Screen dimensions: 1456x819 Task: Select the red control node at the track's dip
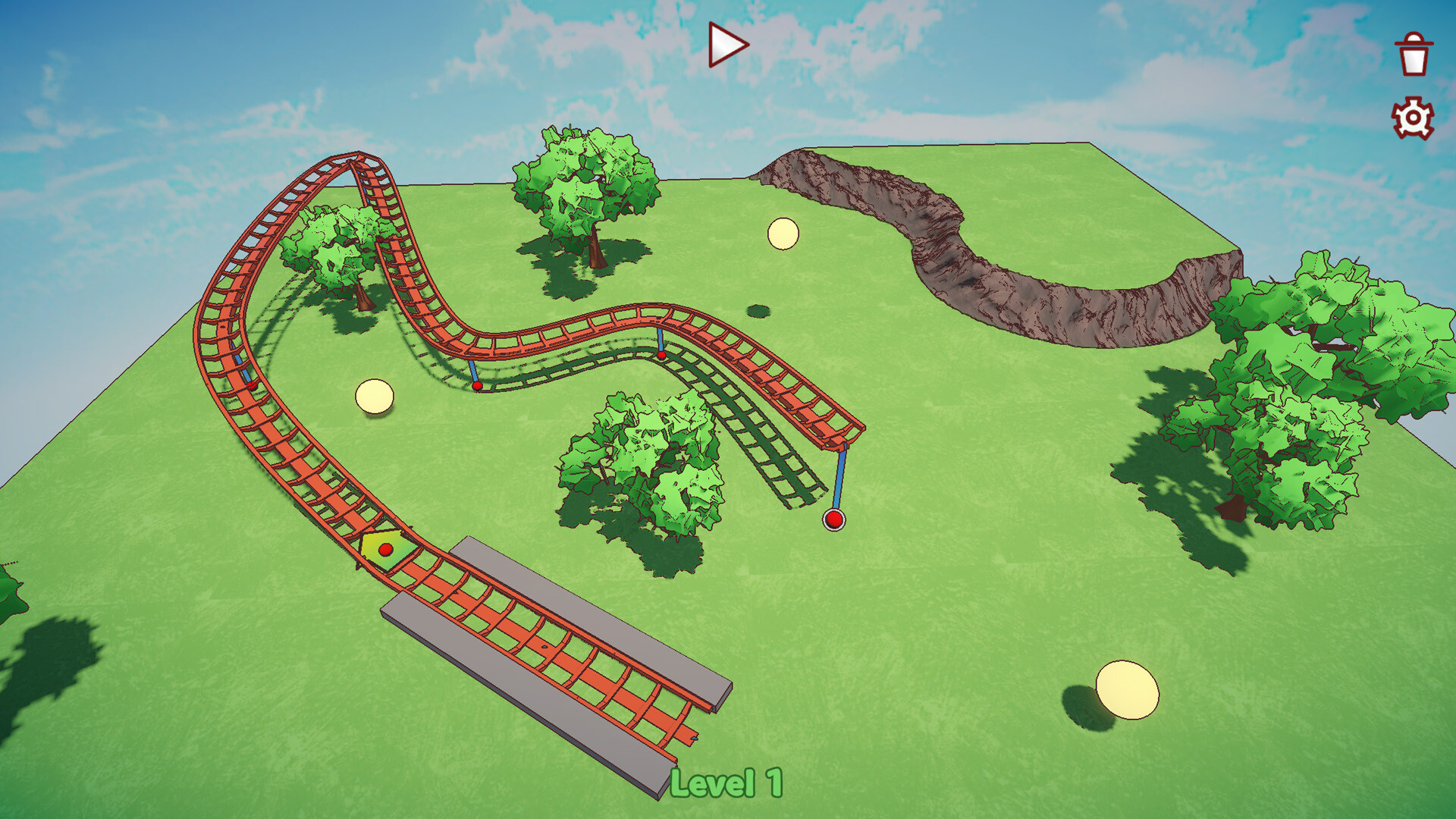[x=476, y=387]
